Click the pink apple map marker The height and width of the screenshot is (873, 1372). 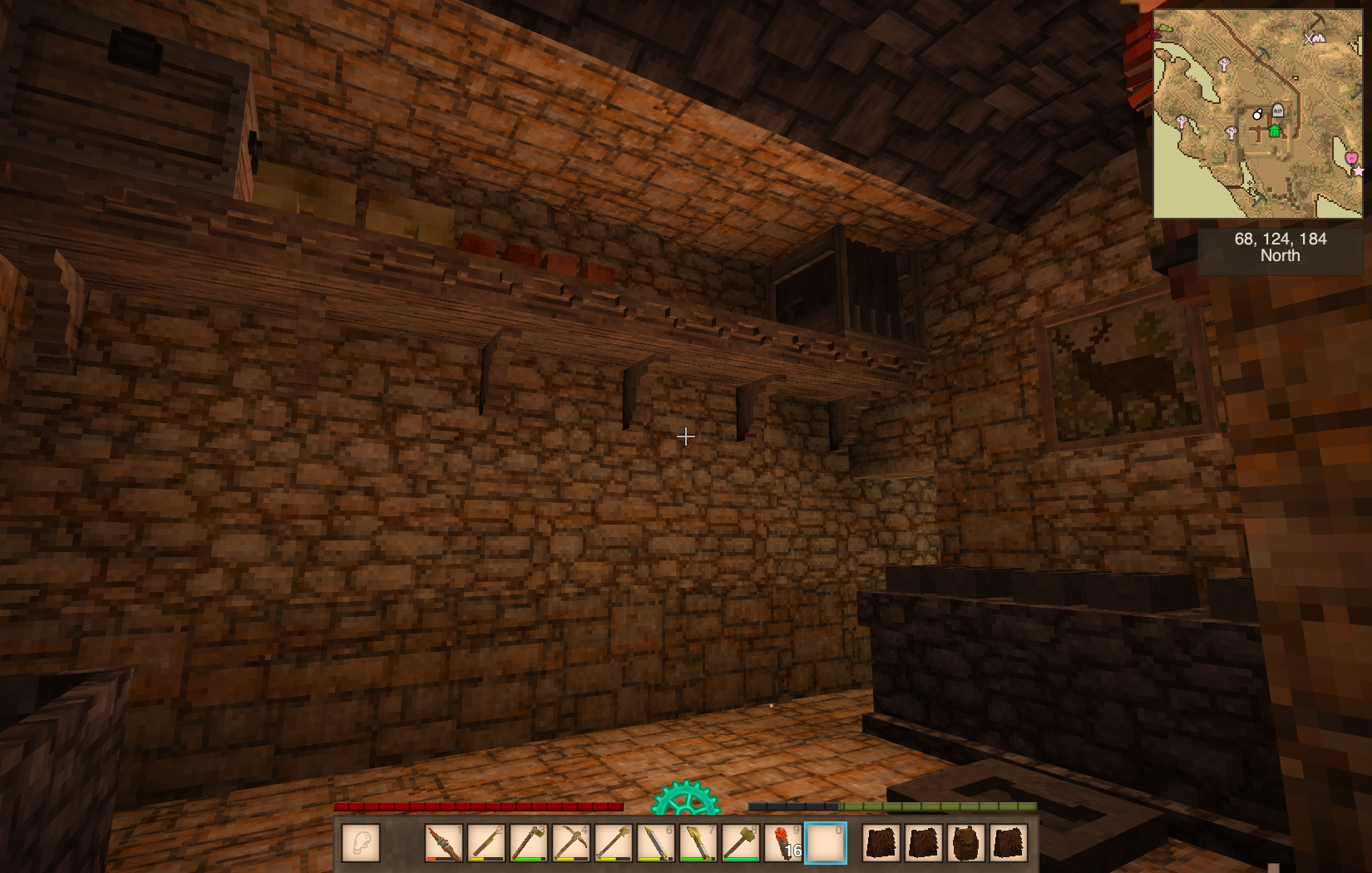pyautogui.click(x=1350, y=157)
